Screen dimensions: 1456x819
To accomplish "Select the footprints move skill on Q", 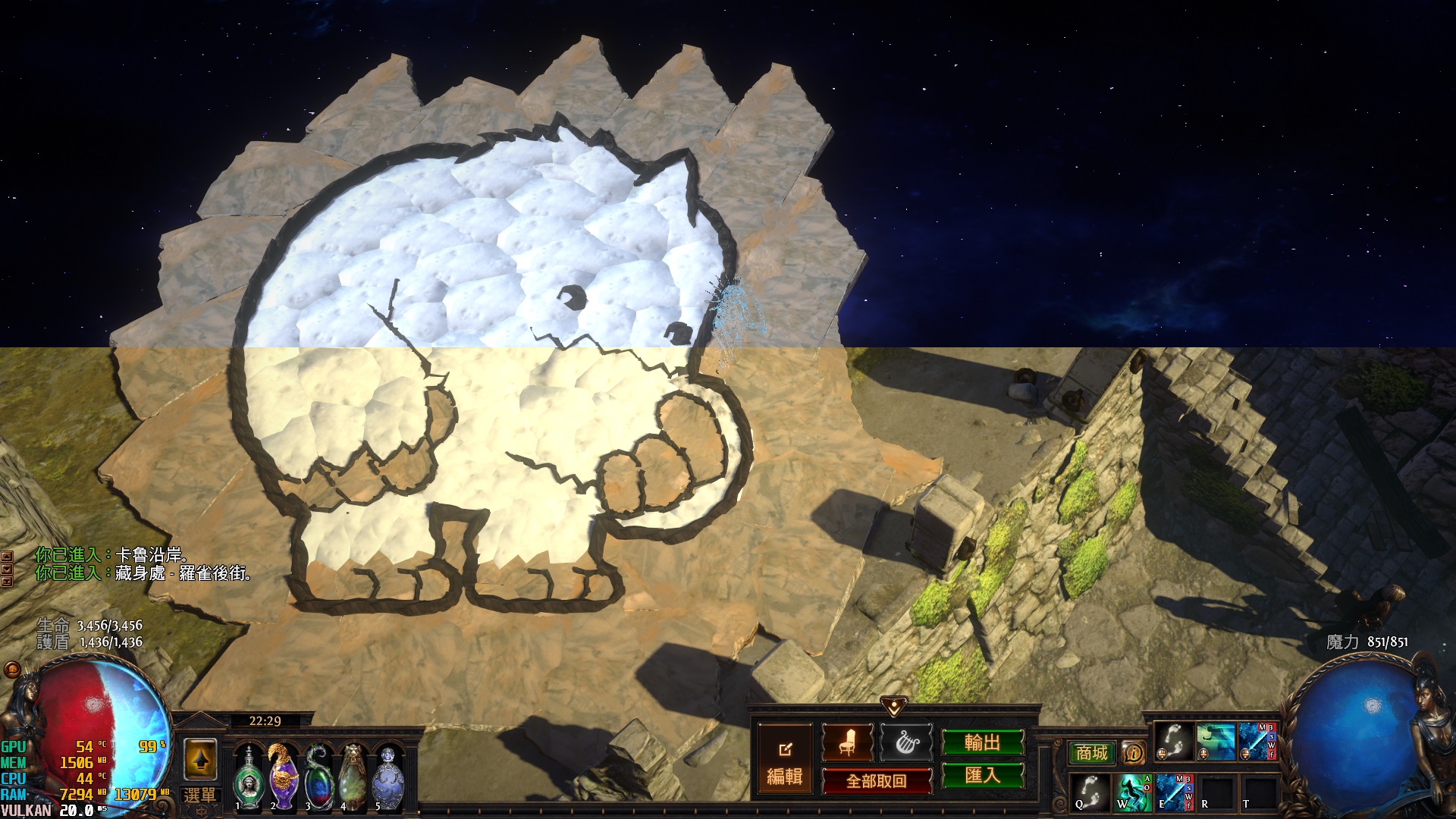I will click(1090, 792).
